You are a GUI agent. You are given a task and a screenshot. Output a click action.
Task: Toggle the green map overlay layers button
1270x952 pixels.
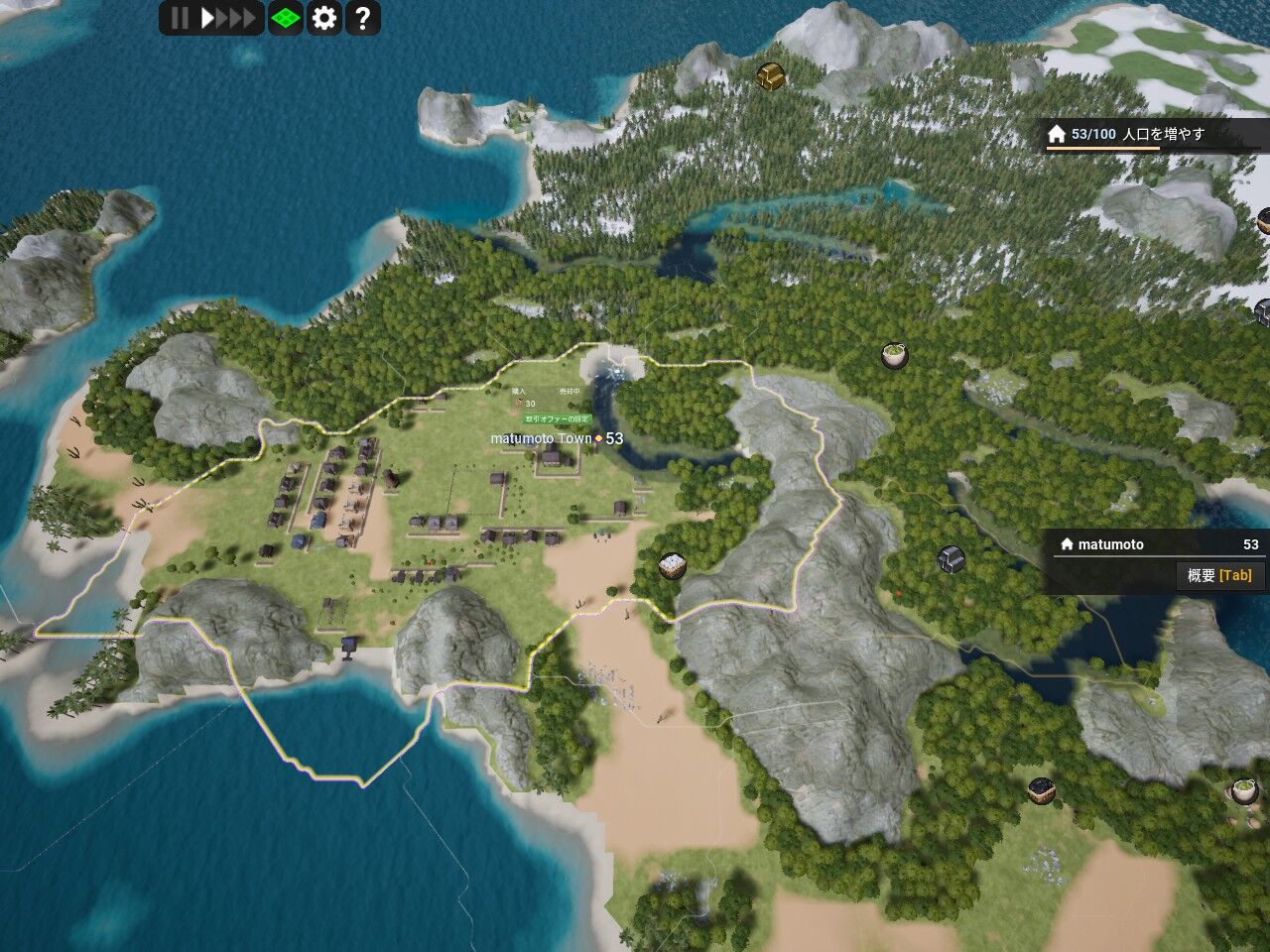286,18
